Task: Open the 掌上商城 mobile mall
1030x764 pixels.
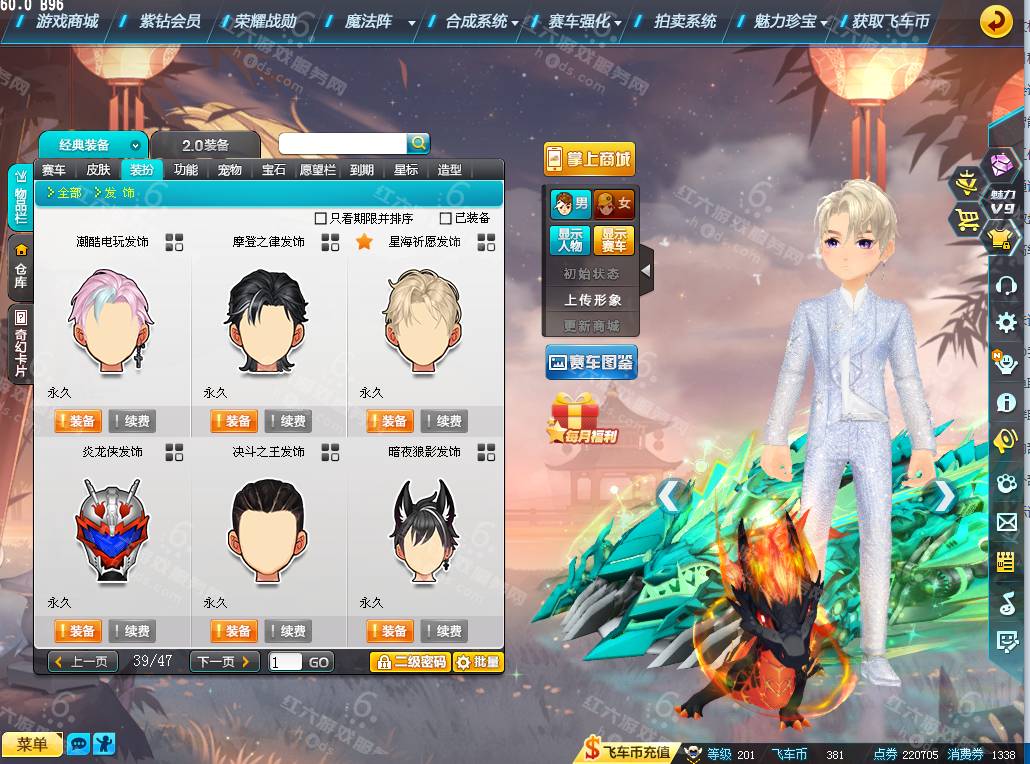Action: point(589,159)
